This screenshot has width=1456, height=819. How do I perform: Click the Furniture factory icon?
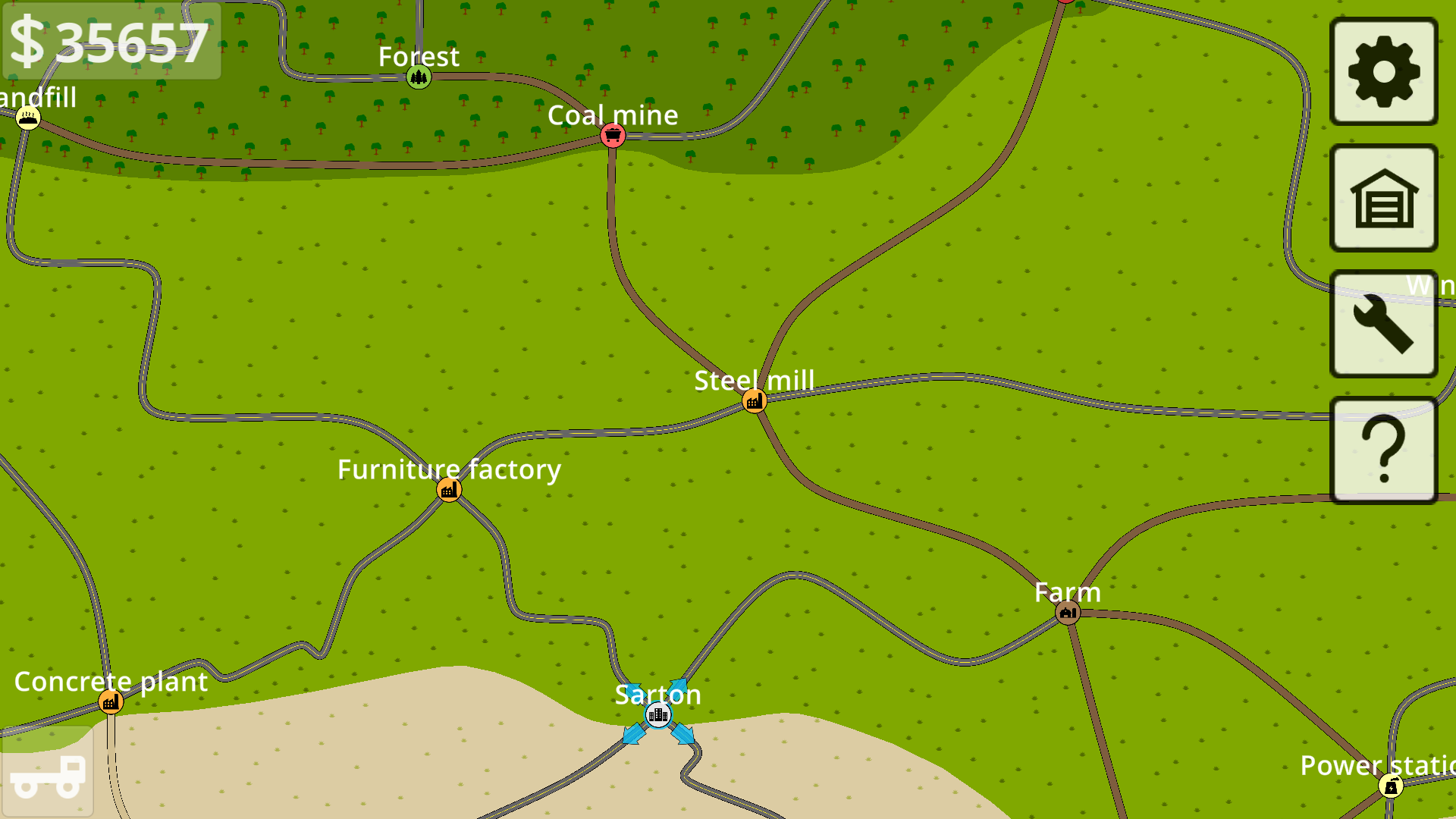point(450,489)
